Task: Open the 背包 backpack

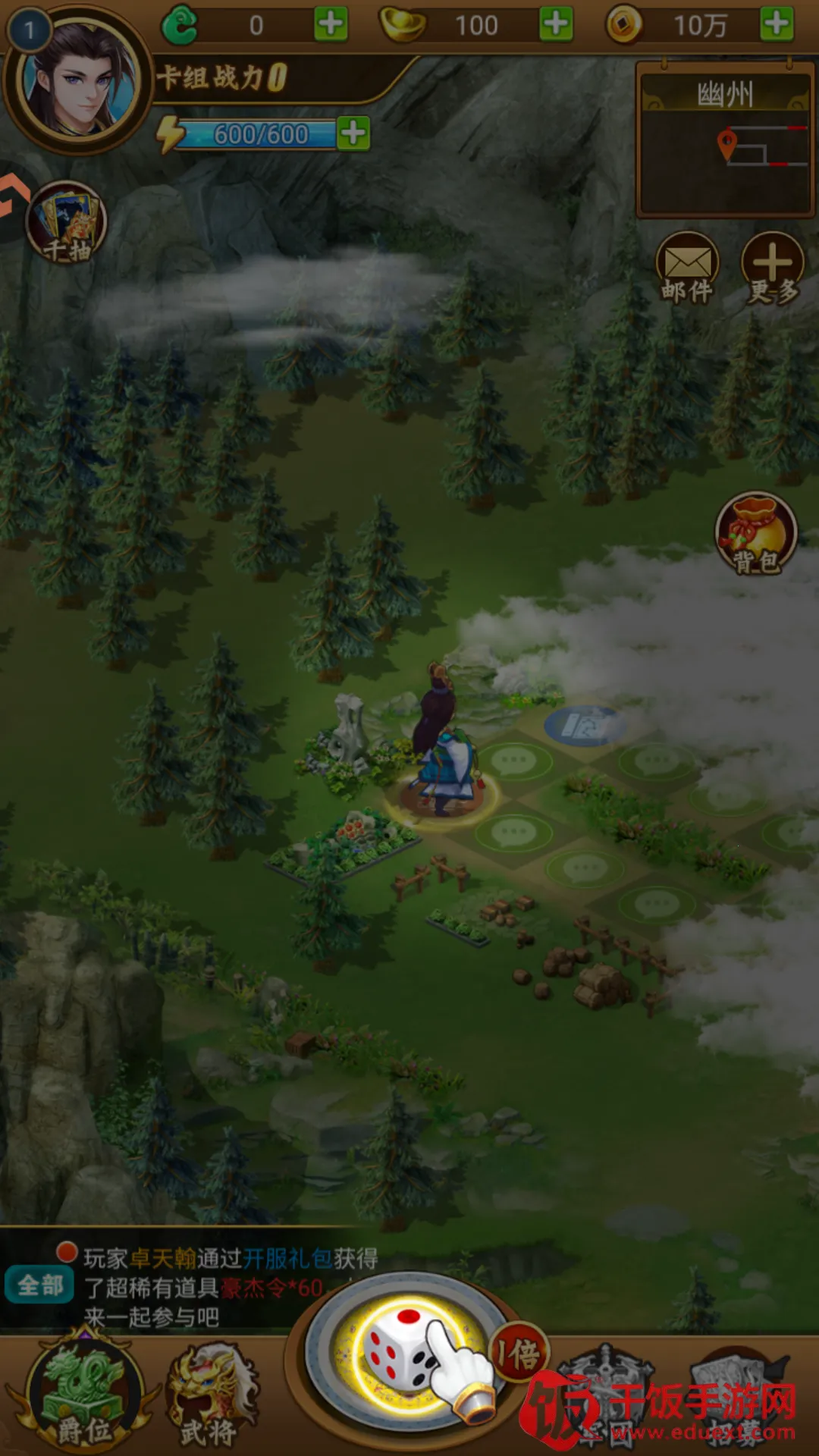Action: 755,533
